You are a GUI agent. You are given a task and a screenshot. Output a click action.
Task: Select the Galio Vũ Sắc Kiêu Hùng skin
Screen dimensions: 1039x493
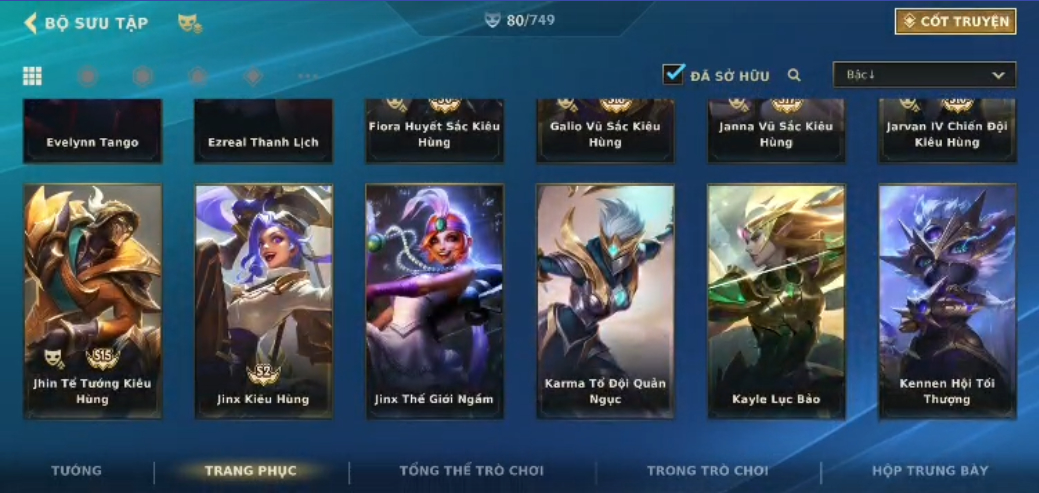(605, 131)
